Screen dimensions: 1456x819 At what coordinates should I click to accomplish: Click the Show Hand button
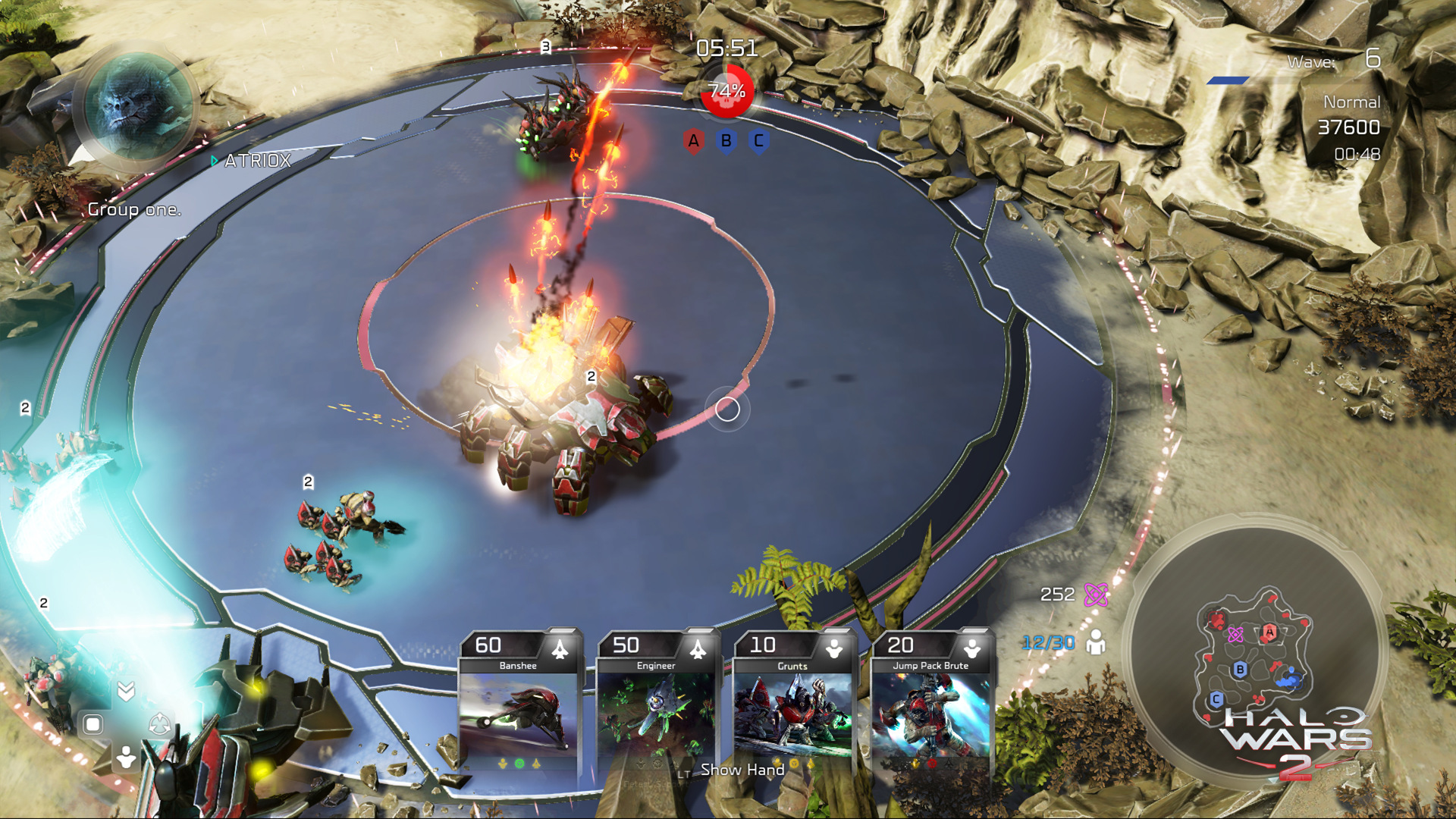coord(741,770)
